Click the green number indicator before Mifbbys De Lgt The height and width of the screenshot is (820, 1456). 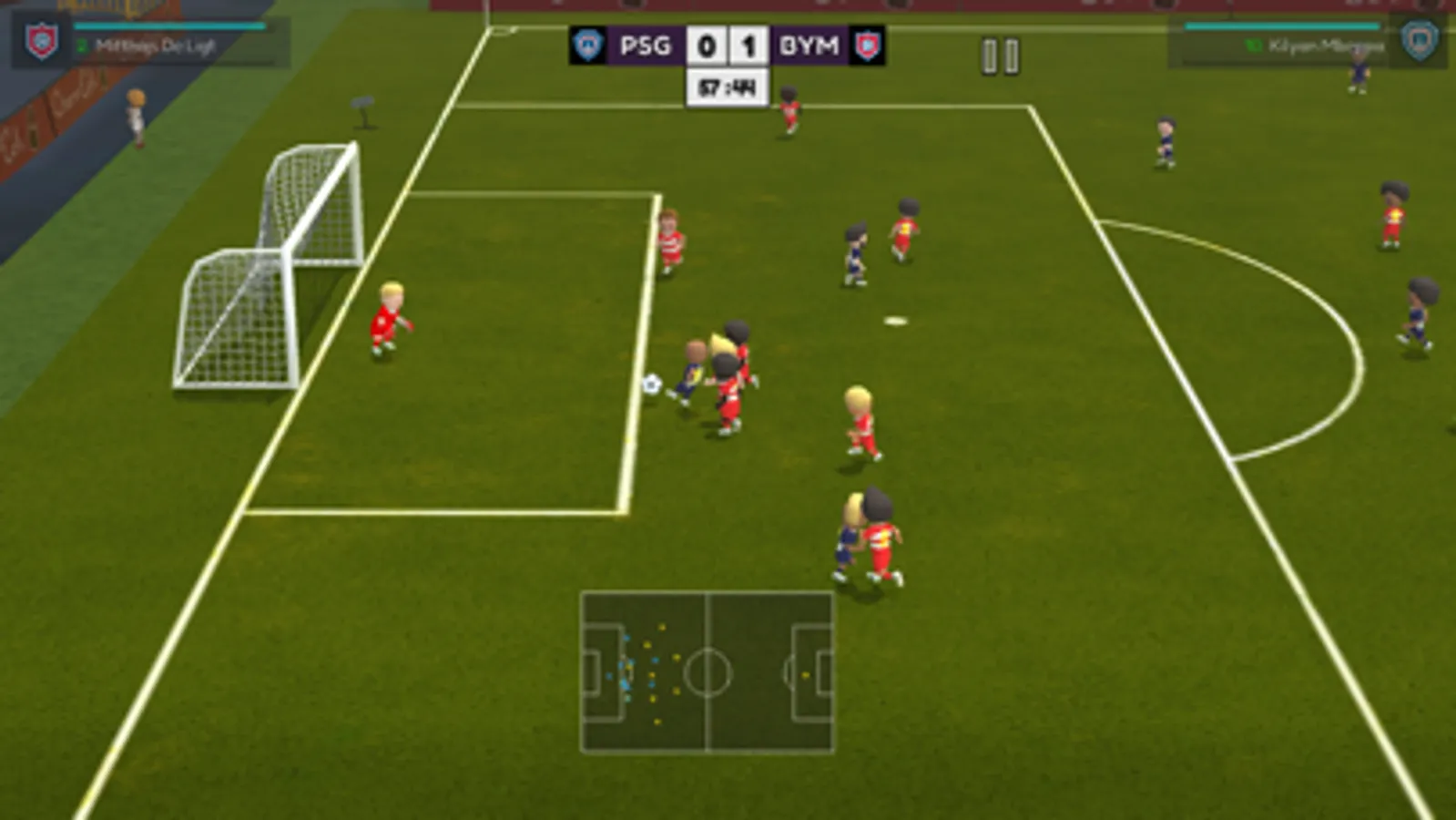tap(82, 44)
